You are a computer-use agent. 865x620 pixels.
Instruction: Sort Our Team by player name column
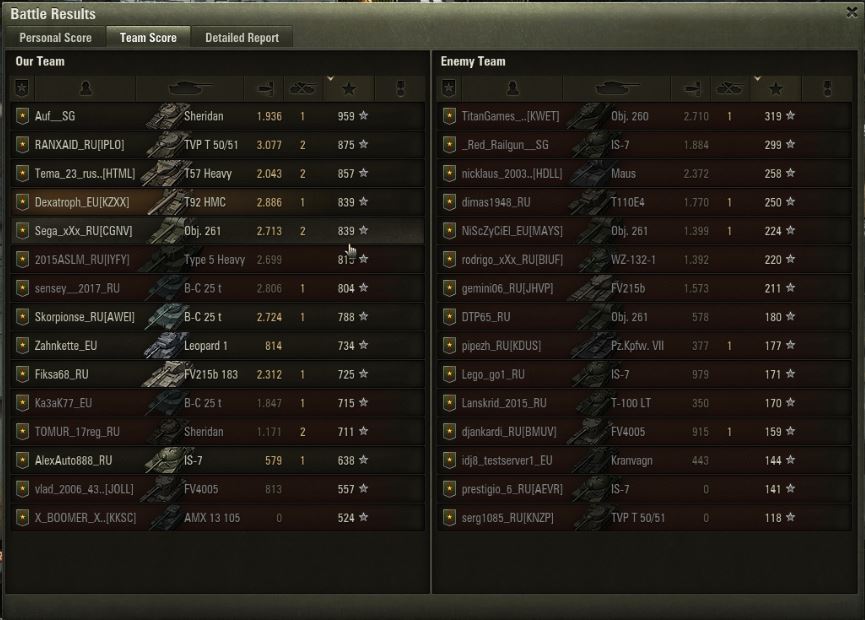pyautogui.click(x=85, y=89)
